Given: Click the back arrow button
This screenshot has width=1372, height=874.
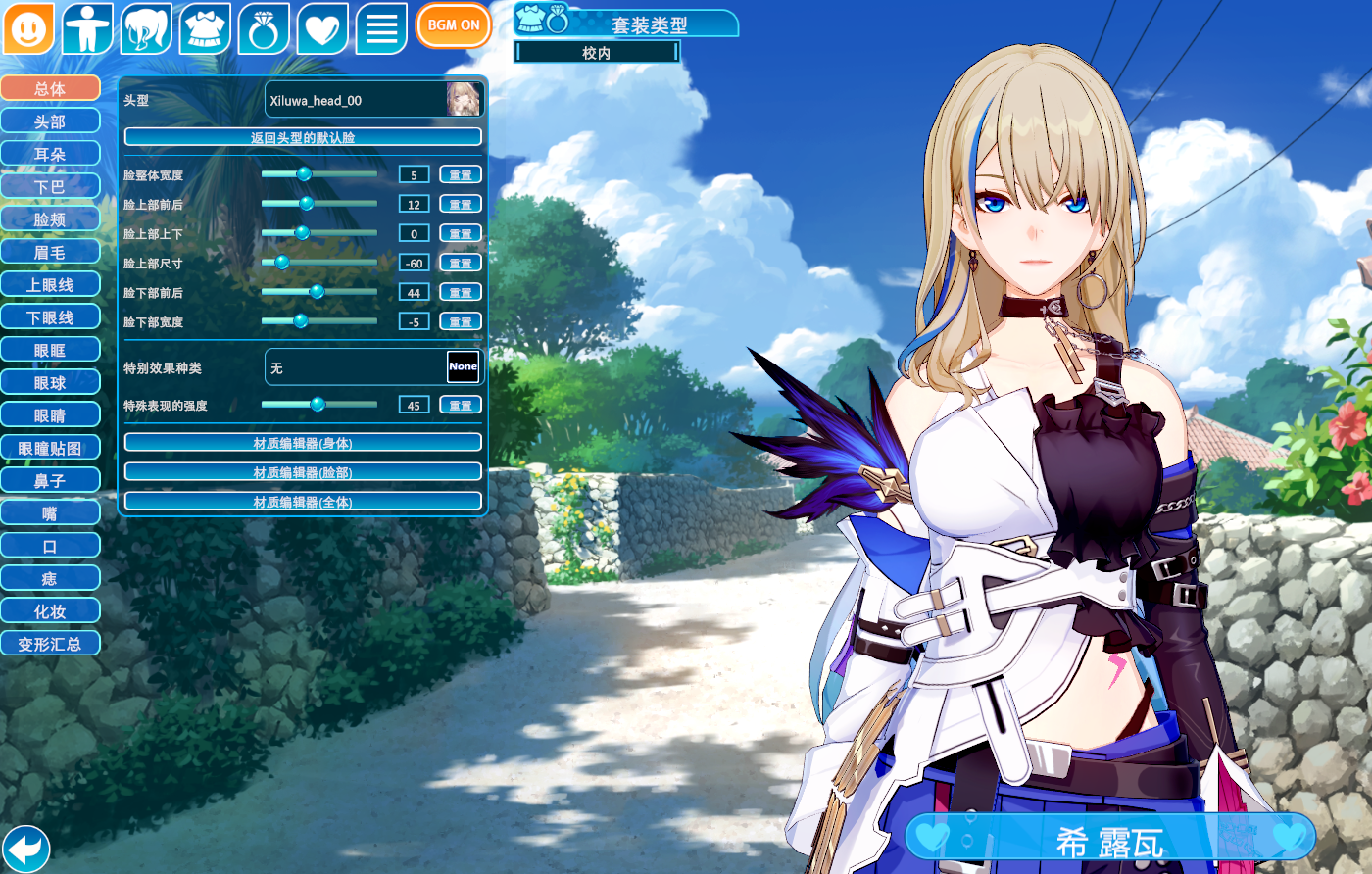Looking at the screenshot, I should pos(26,848).
